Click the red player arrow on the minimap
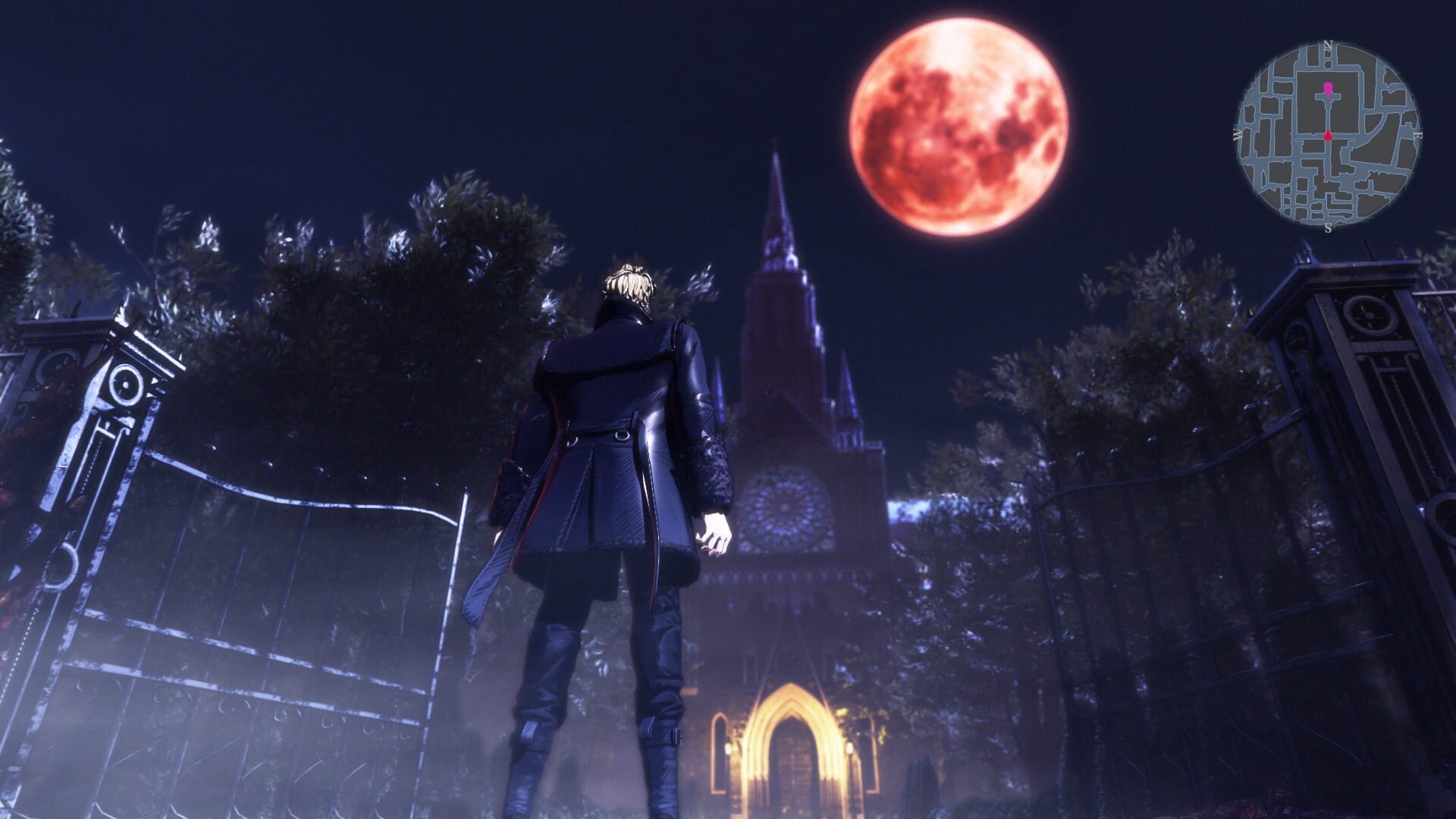 [x=1329, y=136]
